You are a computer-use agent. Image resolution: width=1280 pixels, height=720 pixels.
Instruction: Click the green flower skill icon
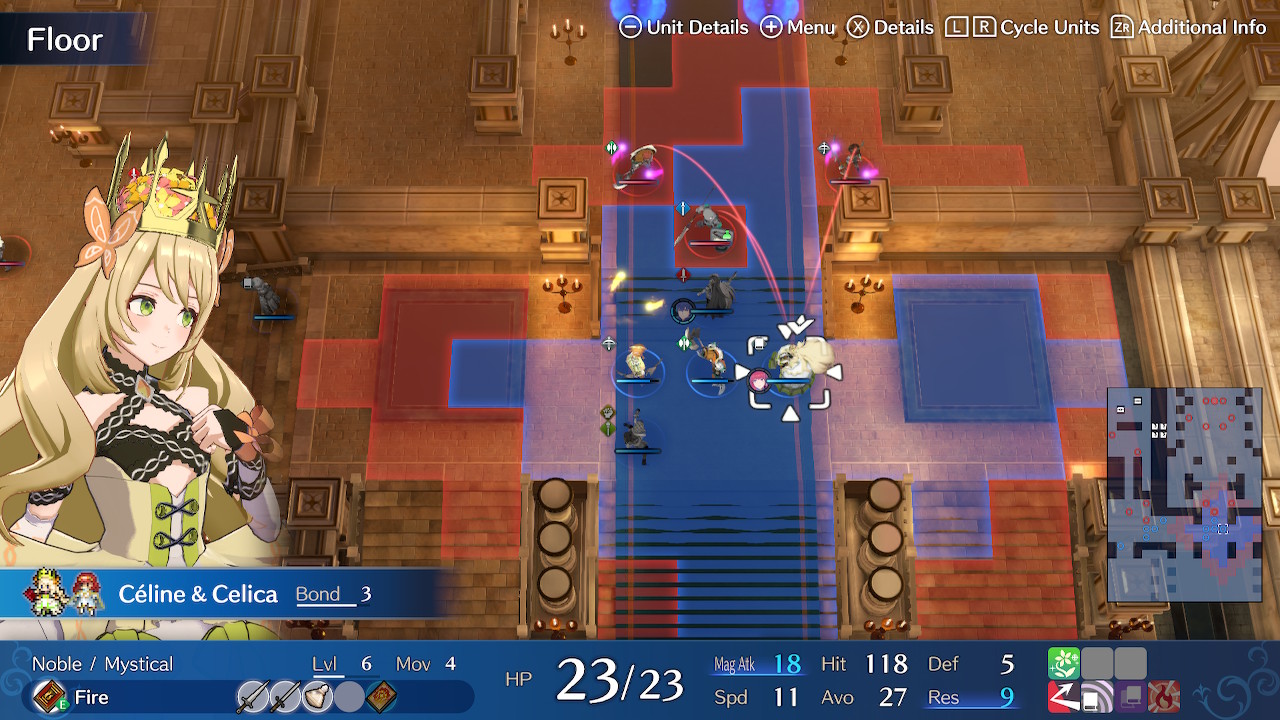1063,663
